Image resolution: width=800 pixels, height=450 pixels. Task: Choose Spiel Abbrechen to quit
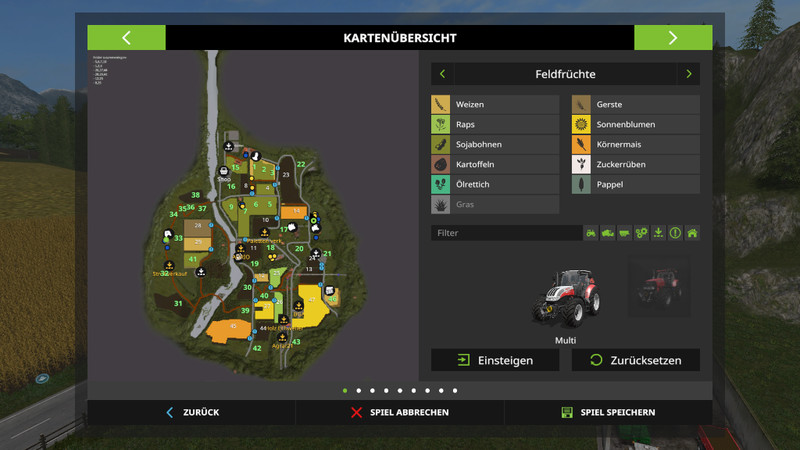(400, 412)
